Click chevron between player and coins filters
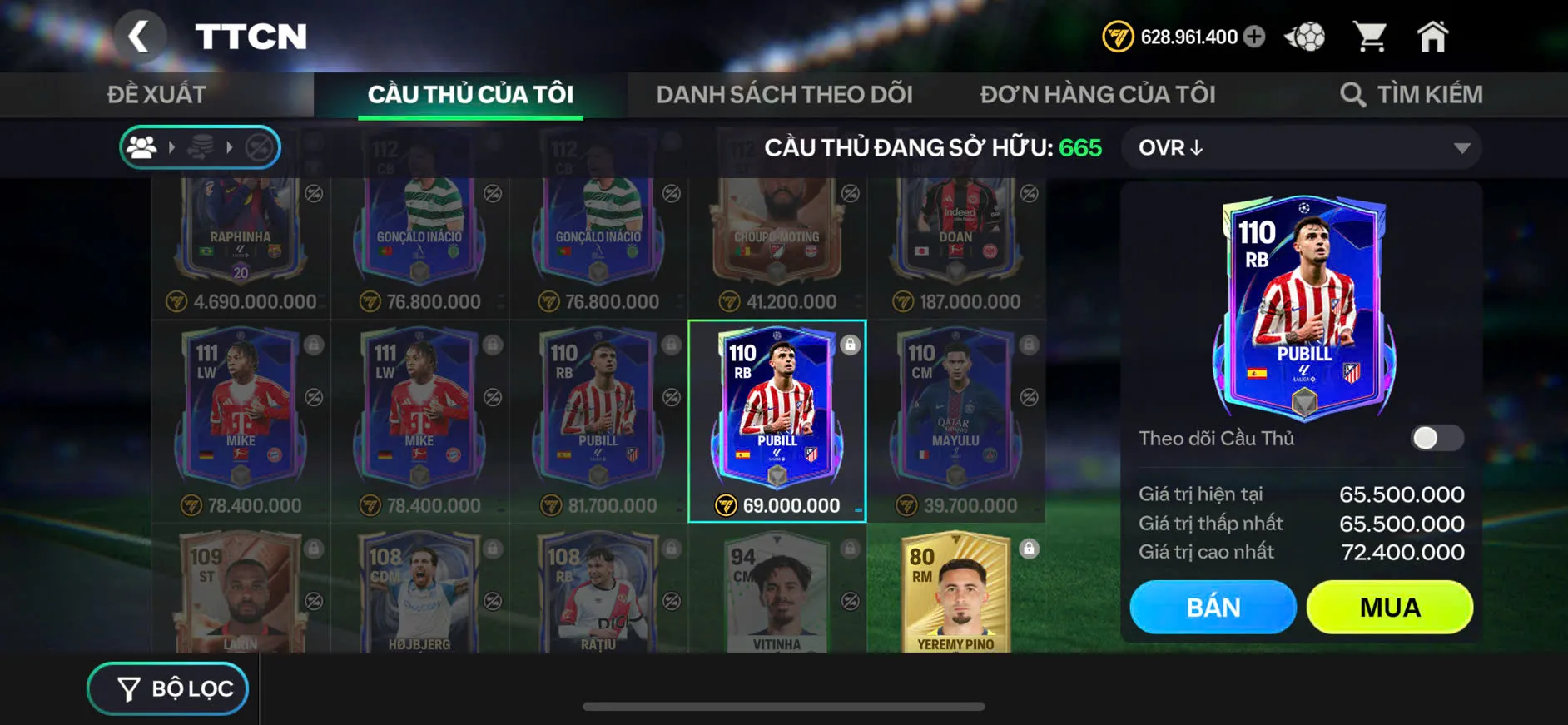 172,147
